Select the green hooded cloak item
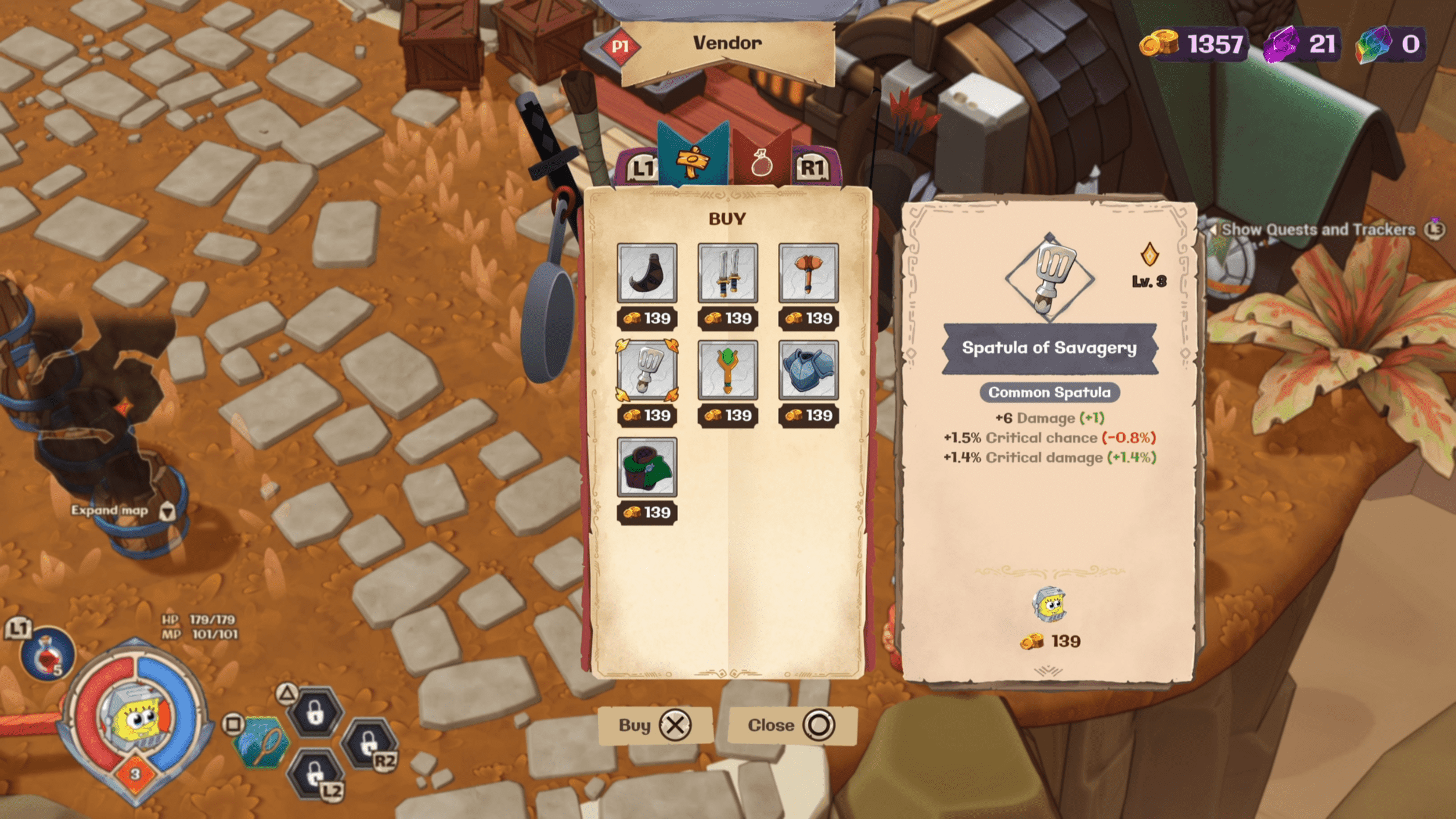The height and width of the screenshot is (819, 1456). pos(647,467)
